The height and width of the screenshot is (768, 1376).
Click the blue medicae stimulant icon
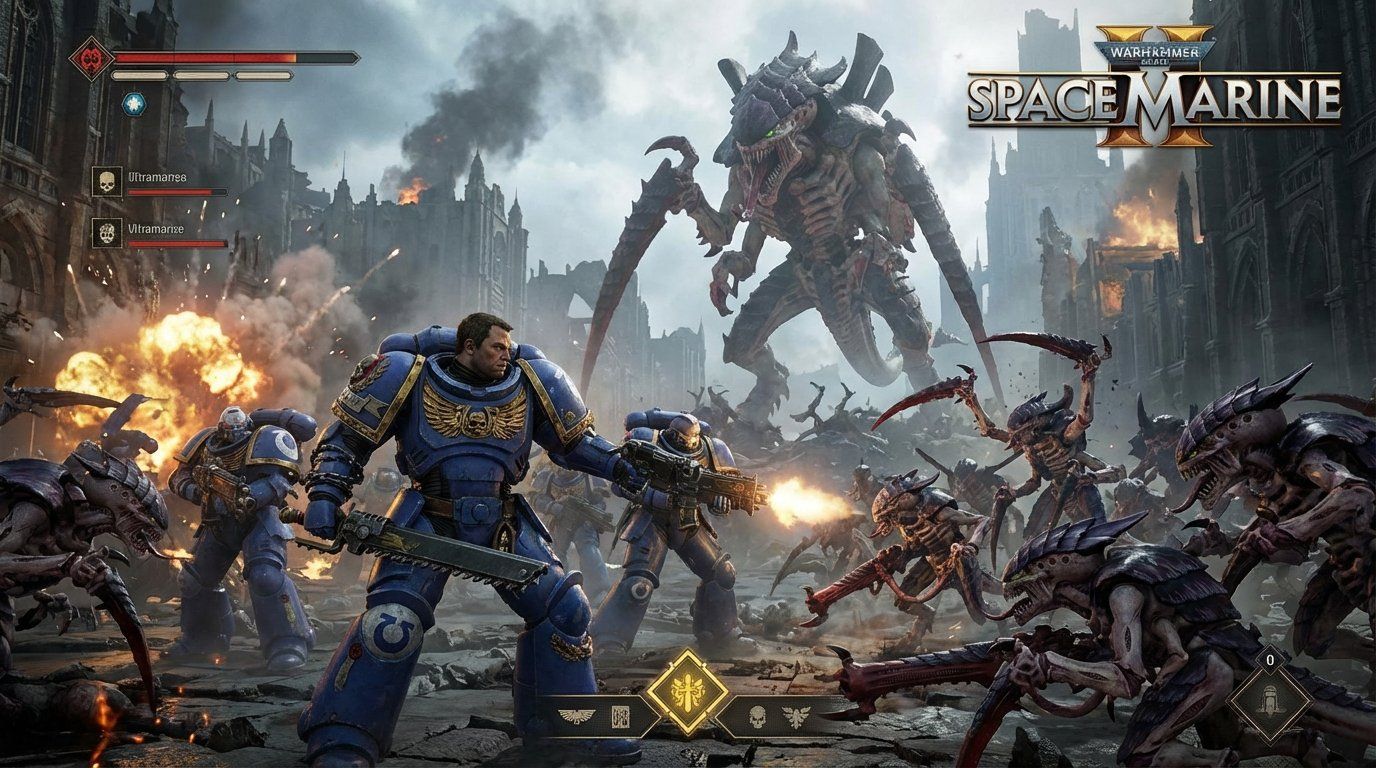pos(134,104)
